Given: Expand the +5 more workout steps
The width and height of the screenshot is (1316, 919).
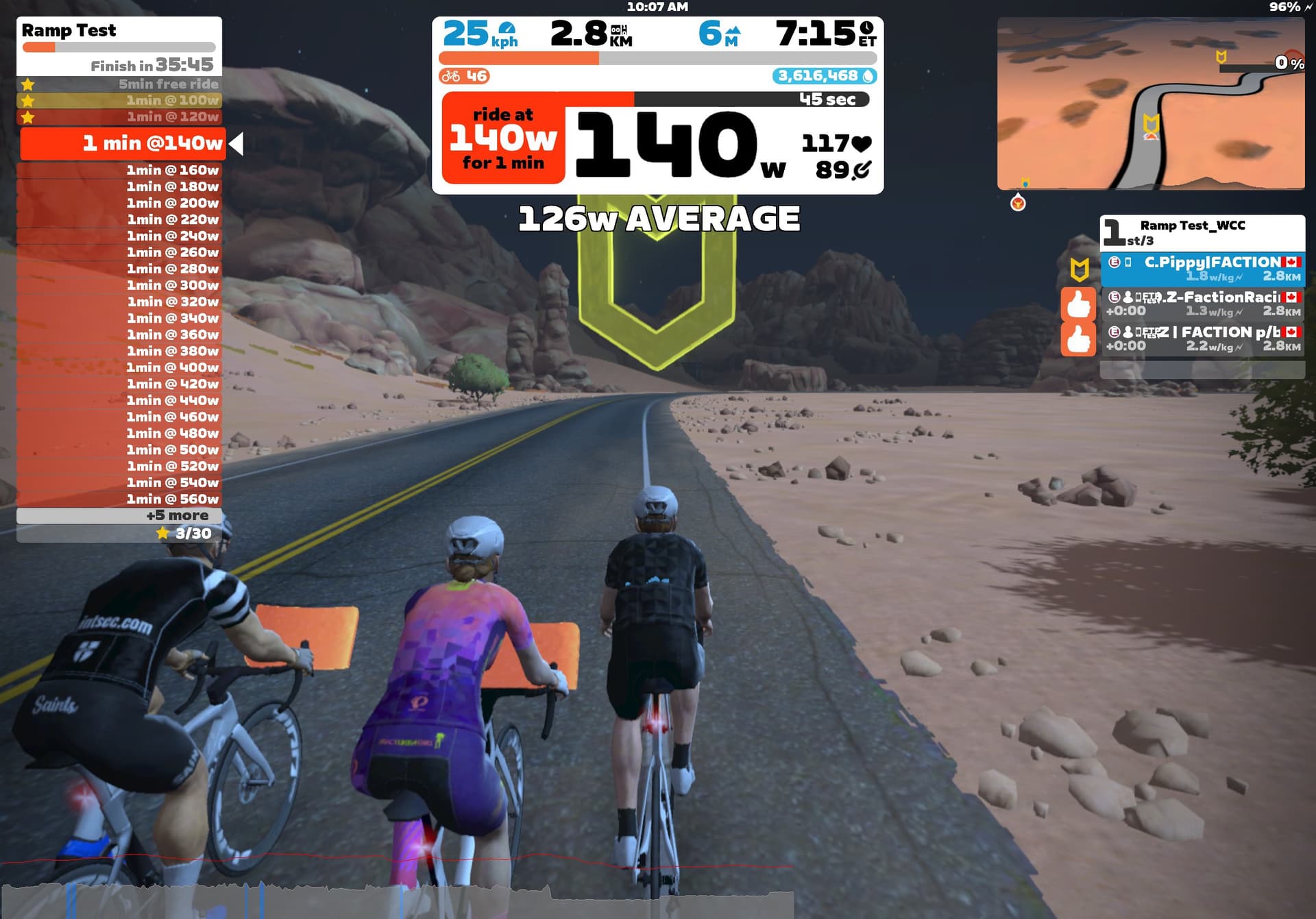Looking at the screenshot, I should pyautogui.click(x=119, y=515).
